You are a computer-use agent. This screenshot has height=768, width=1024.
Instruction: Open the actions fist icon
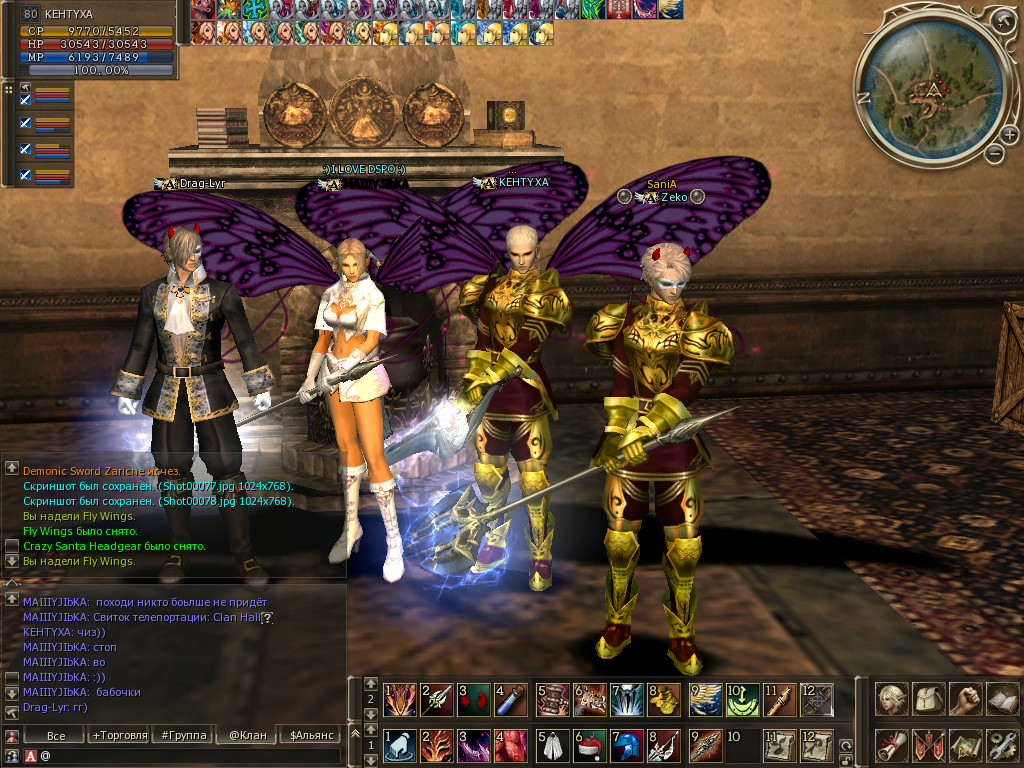point(965,698)
